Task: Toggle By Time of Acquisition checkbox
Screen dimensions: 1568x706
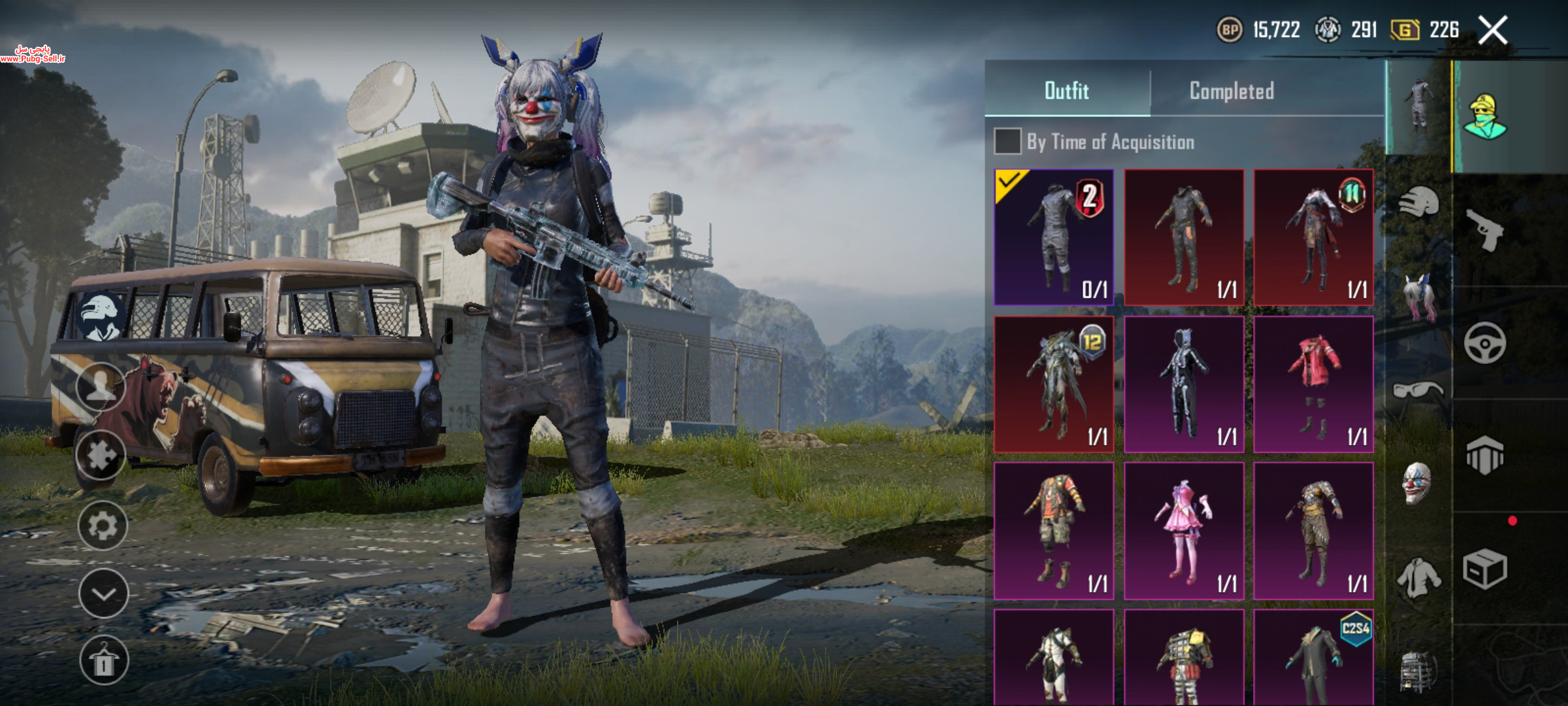Action: pos(1007,142)
